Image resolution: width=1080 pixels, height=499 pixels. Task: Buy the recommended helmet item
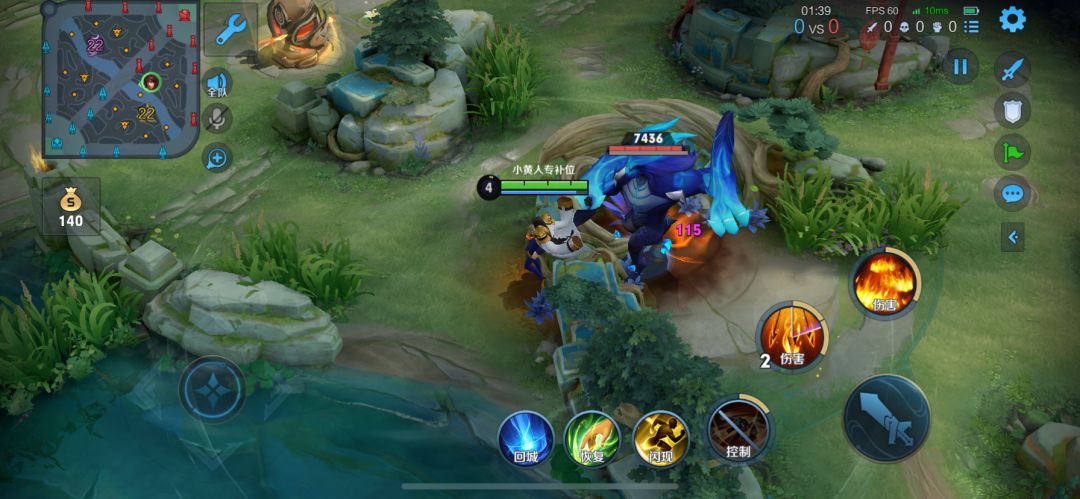(x=297, y=26)
